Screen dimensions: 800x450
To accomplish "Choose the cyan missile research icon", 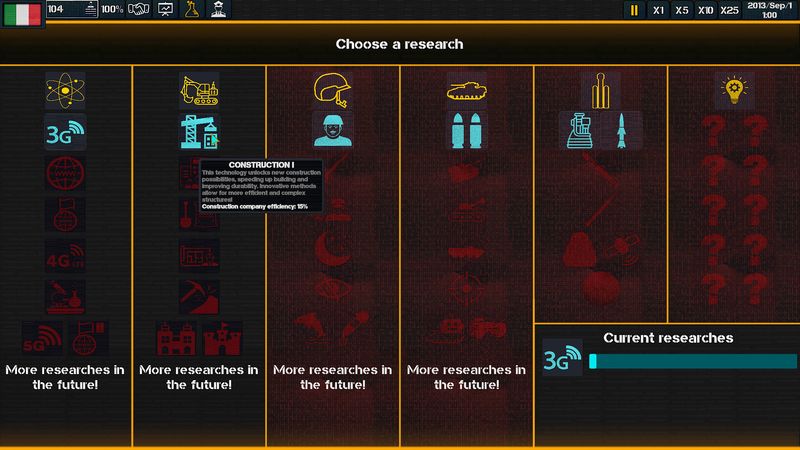I will 621,131.
